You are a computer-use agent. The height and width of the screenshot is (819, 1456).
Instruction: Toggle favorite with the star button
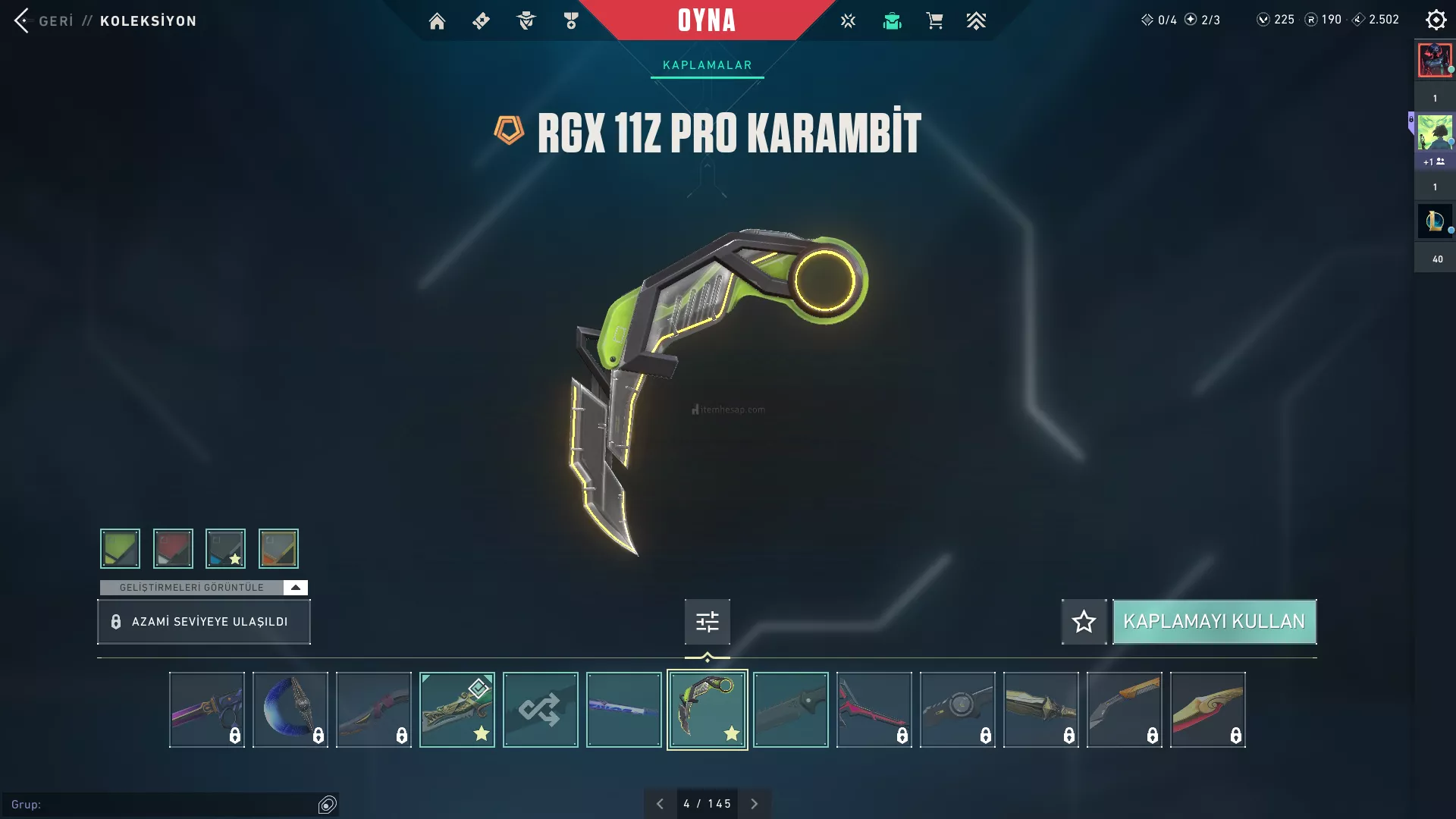(1084, 622)
